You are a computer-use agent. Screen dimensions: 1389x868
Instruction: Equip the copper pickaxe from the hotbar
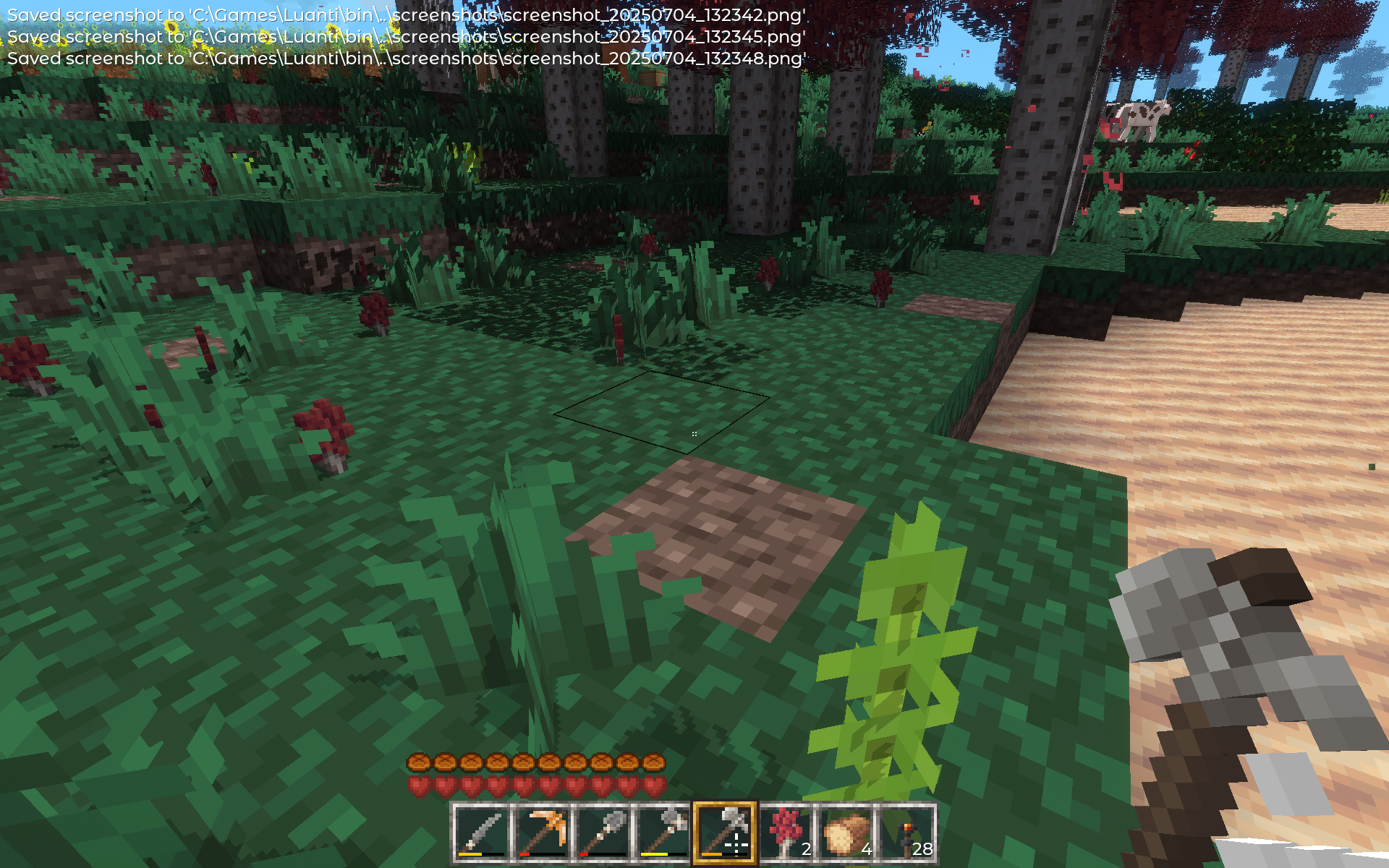click(543, 833)
